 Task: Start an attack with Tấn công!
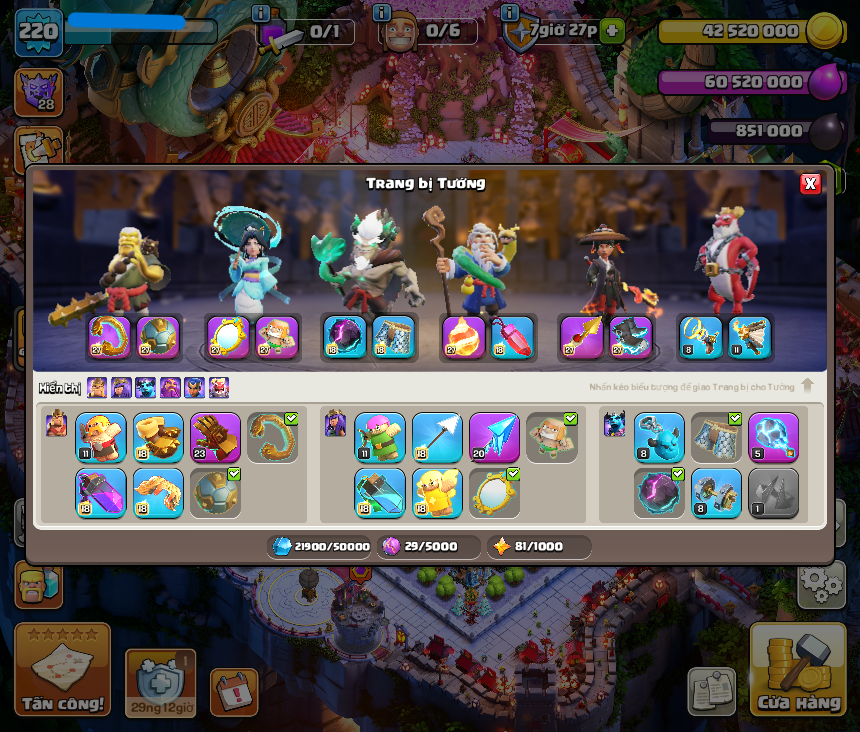tap(62, 669)
